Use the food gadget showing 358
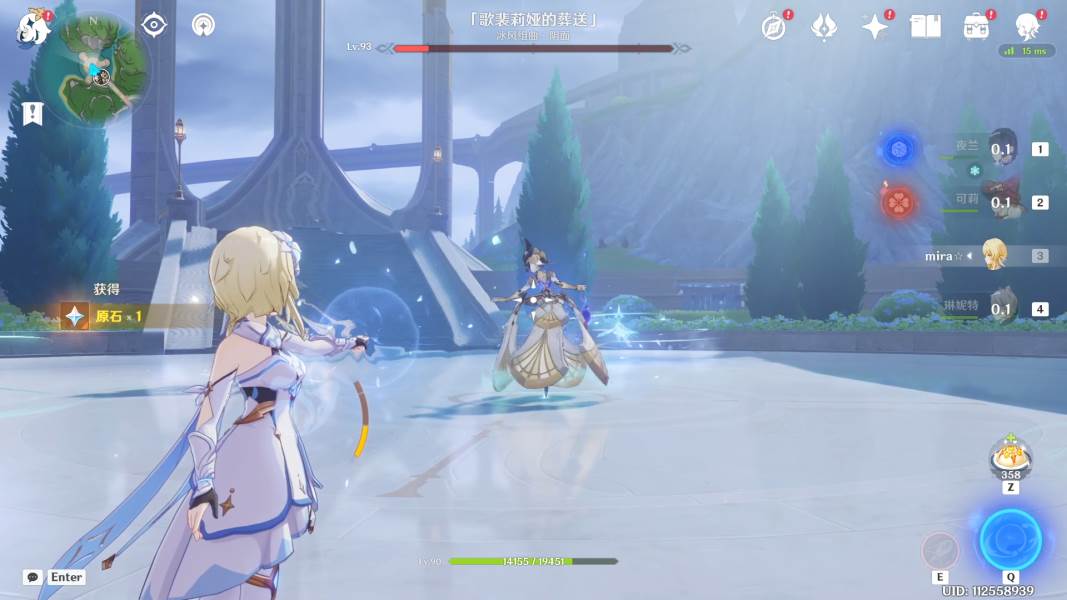The image size is (1067, 600). pos(1010,460)
